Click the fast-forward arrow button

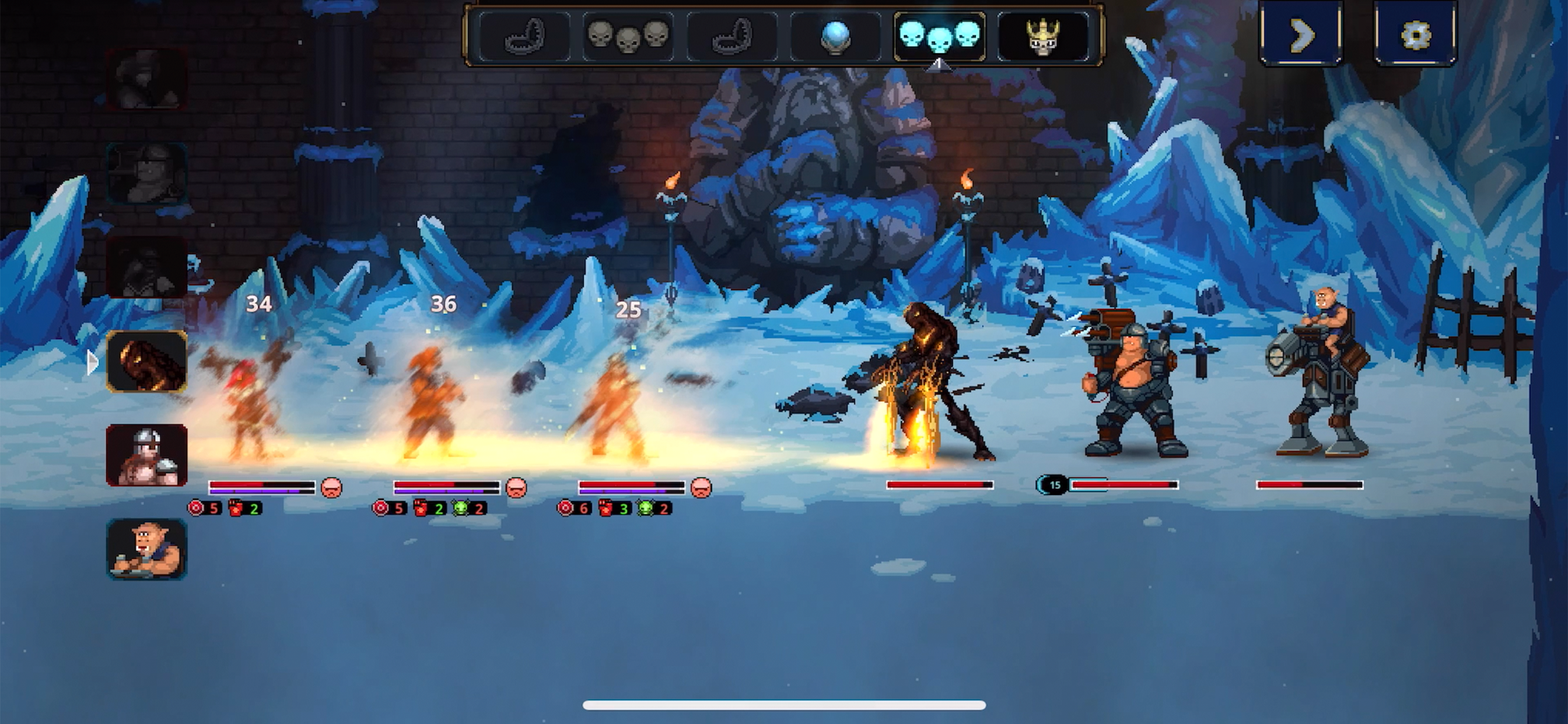1301,34
